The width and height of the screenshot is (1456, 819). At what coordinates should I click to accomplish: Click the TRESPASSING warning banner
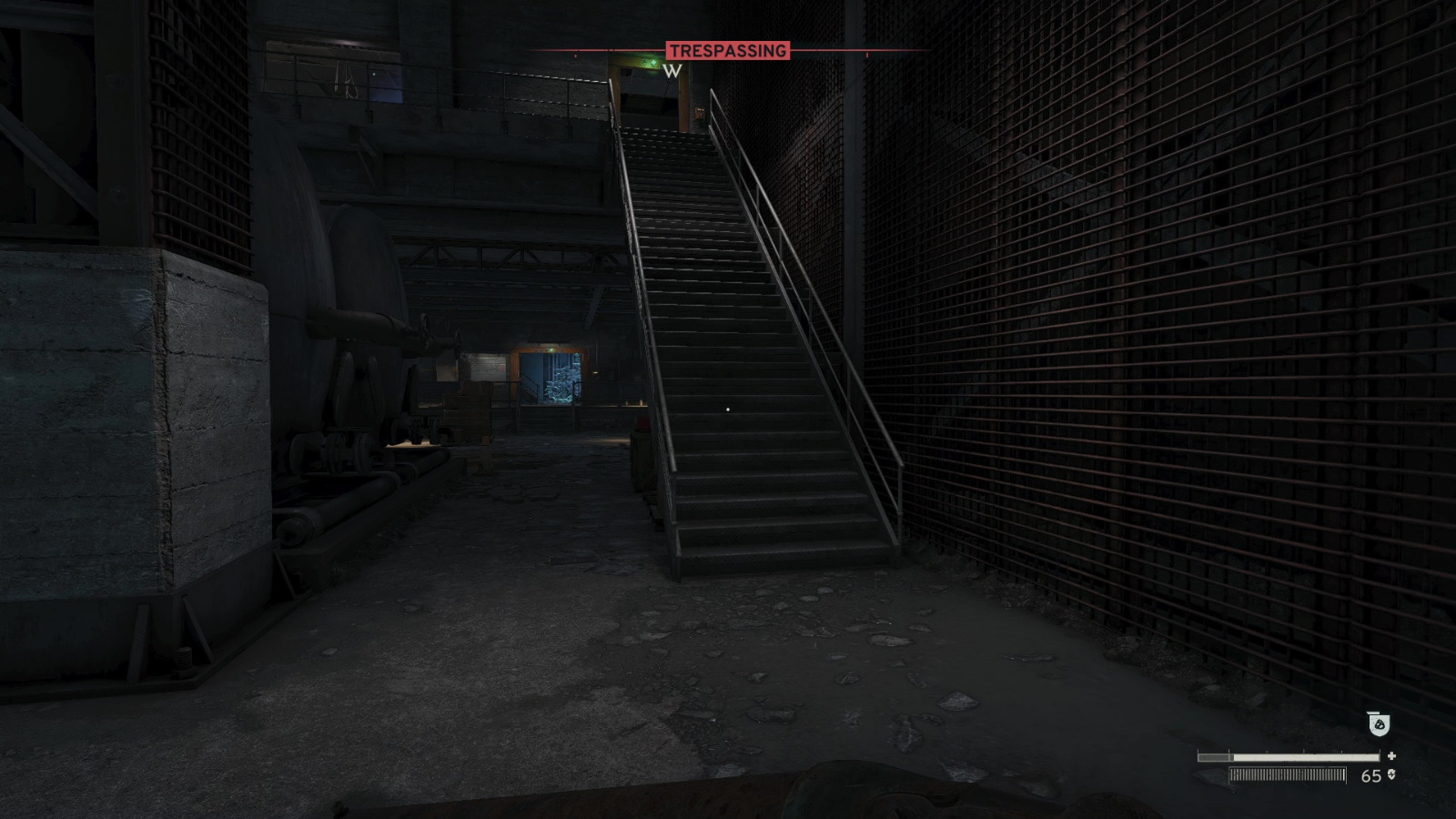click(x=728, y=49)
